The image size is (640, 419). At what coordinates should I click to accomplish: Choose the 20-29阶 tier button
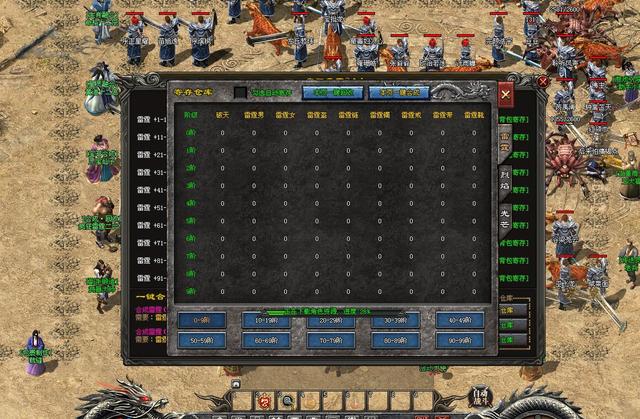(331, 320)
